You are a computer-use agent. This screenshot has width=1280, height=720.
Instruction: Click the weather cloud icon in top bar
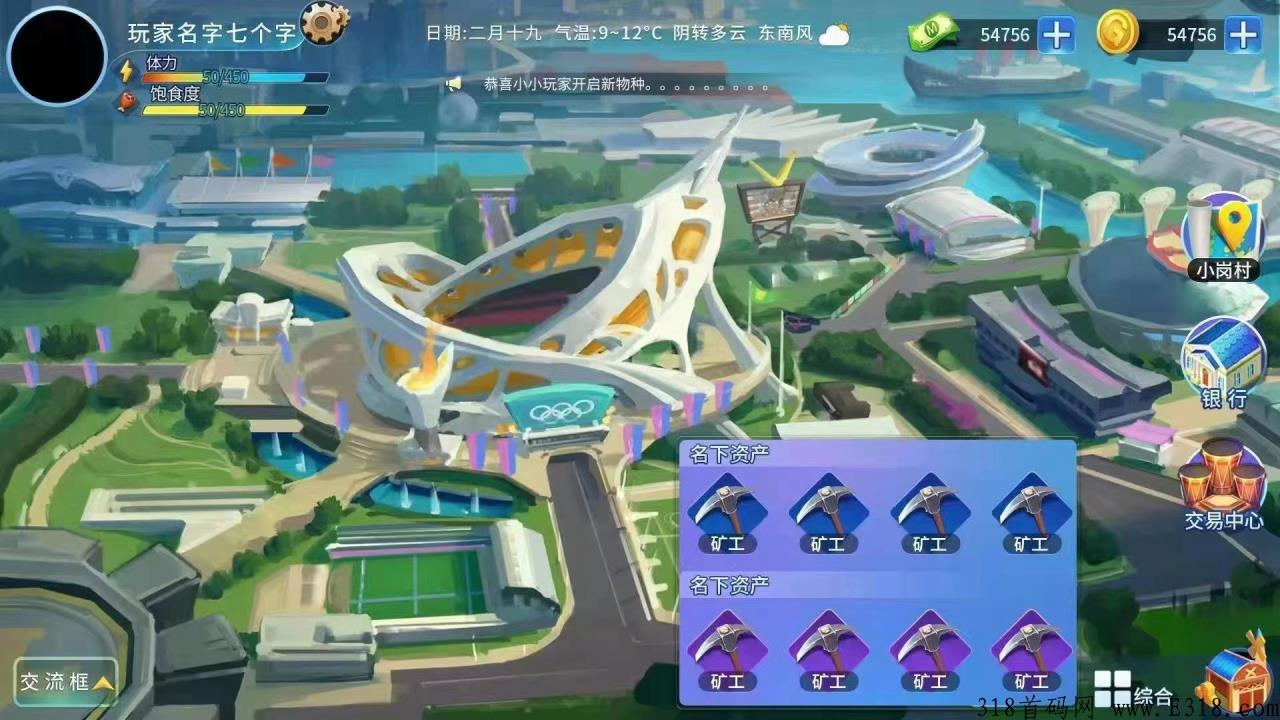(833, 35)
